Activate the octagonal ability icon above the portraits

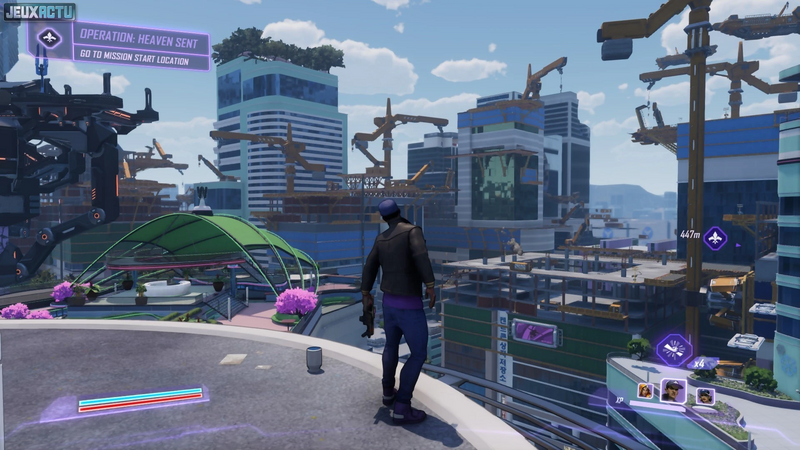click(674, 351)
